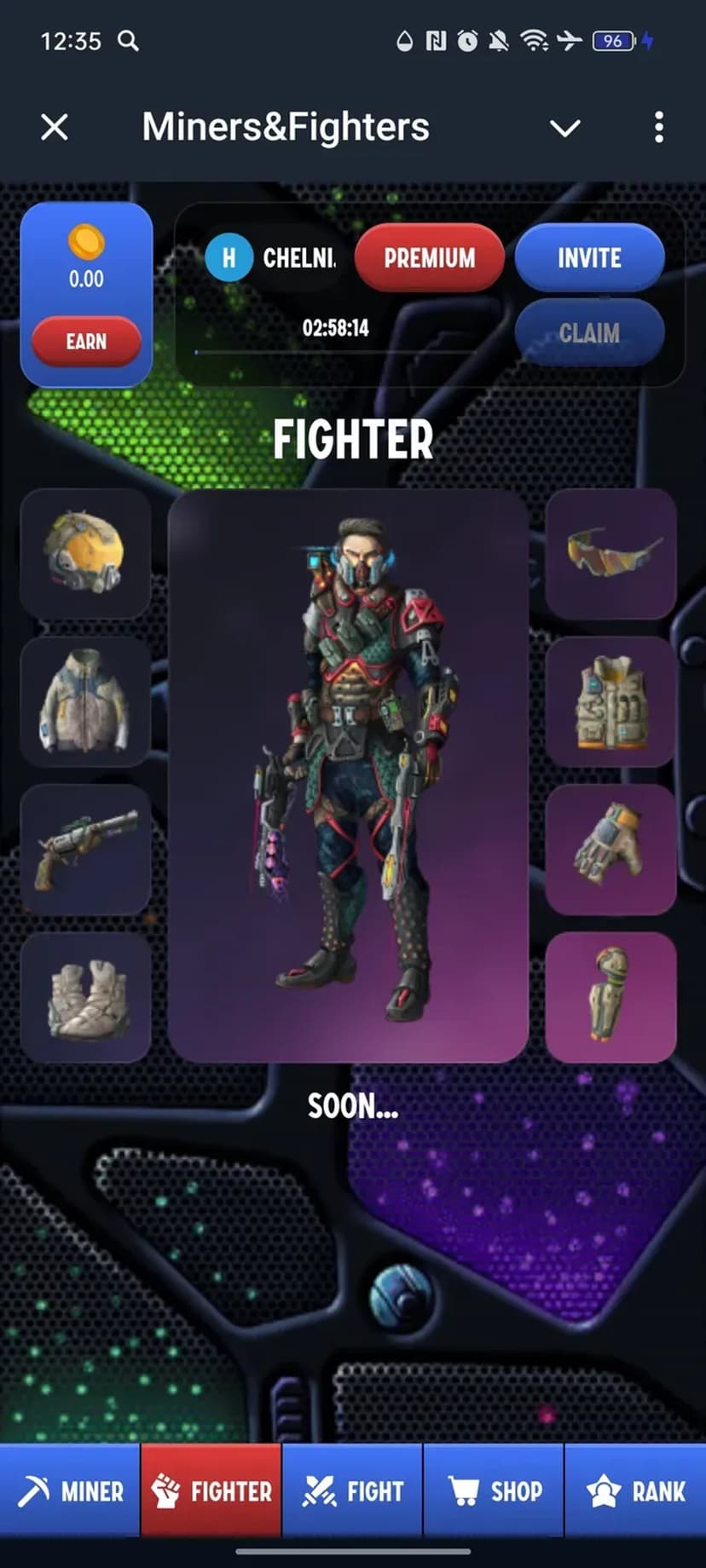The image size is (706, 1568).
Task: Tap the red EARN button
Action: 86,342
